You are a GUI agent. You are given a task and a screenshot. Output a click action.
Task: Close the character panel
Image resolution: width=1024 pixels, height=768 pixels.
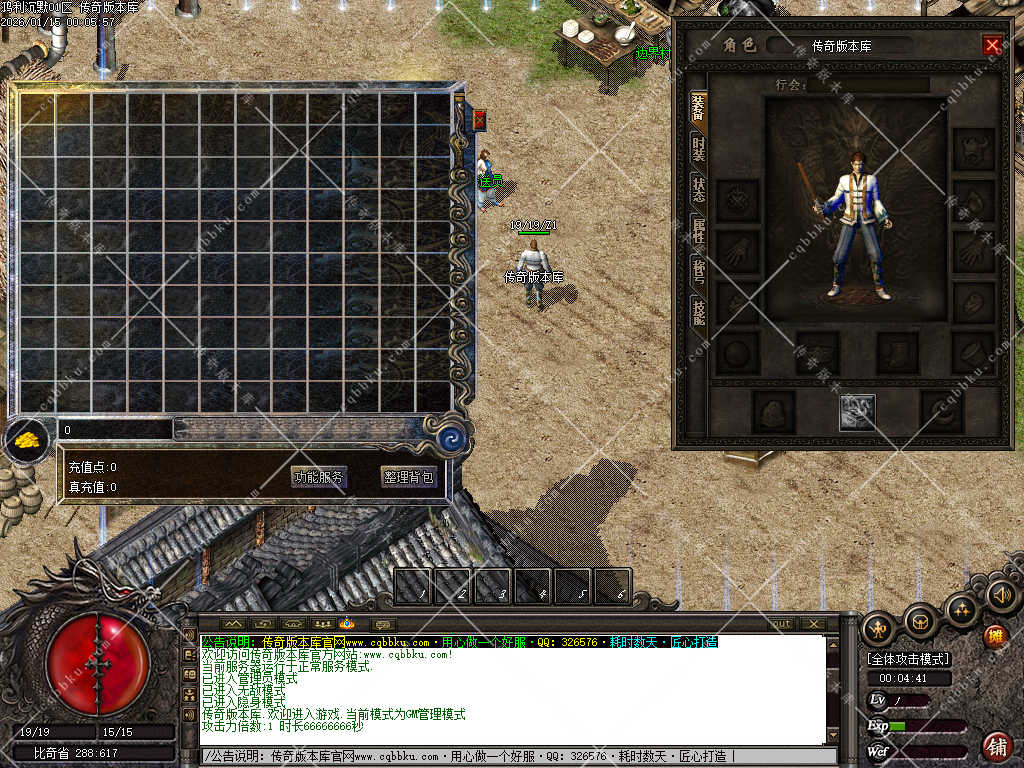click(992, 45)
